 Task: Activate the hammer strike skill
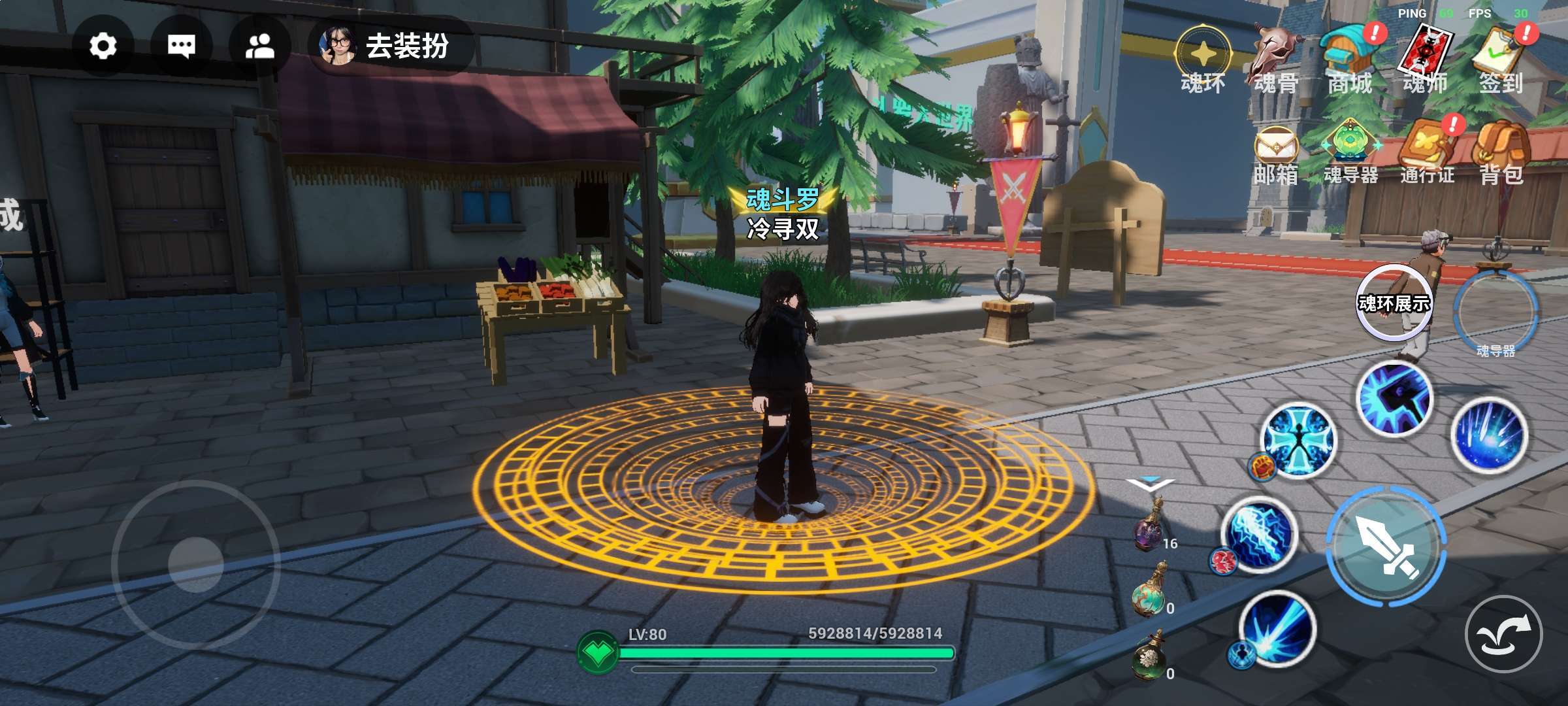[1396, 398]
